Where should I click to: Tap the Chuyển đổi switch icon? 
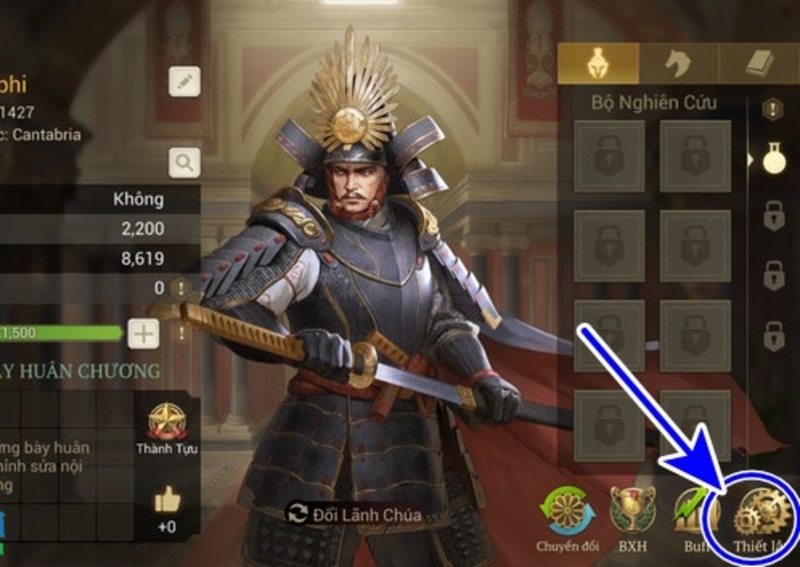(x=566, y=512)
